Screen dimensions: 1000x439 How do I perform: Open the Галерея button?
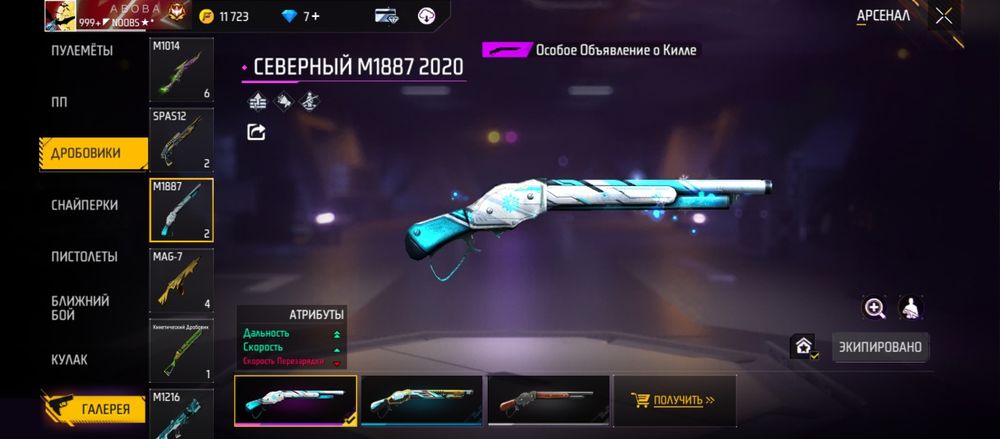tap(93, 408)
